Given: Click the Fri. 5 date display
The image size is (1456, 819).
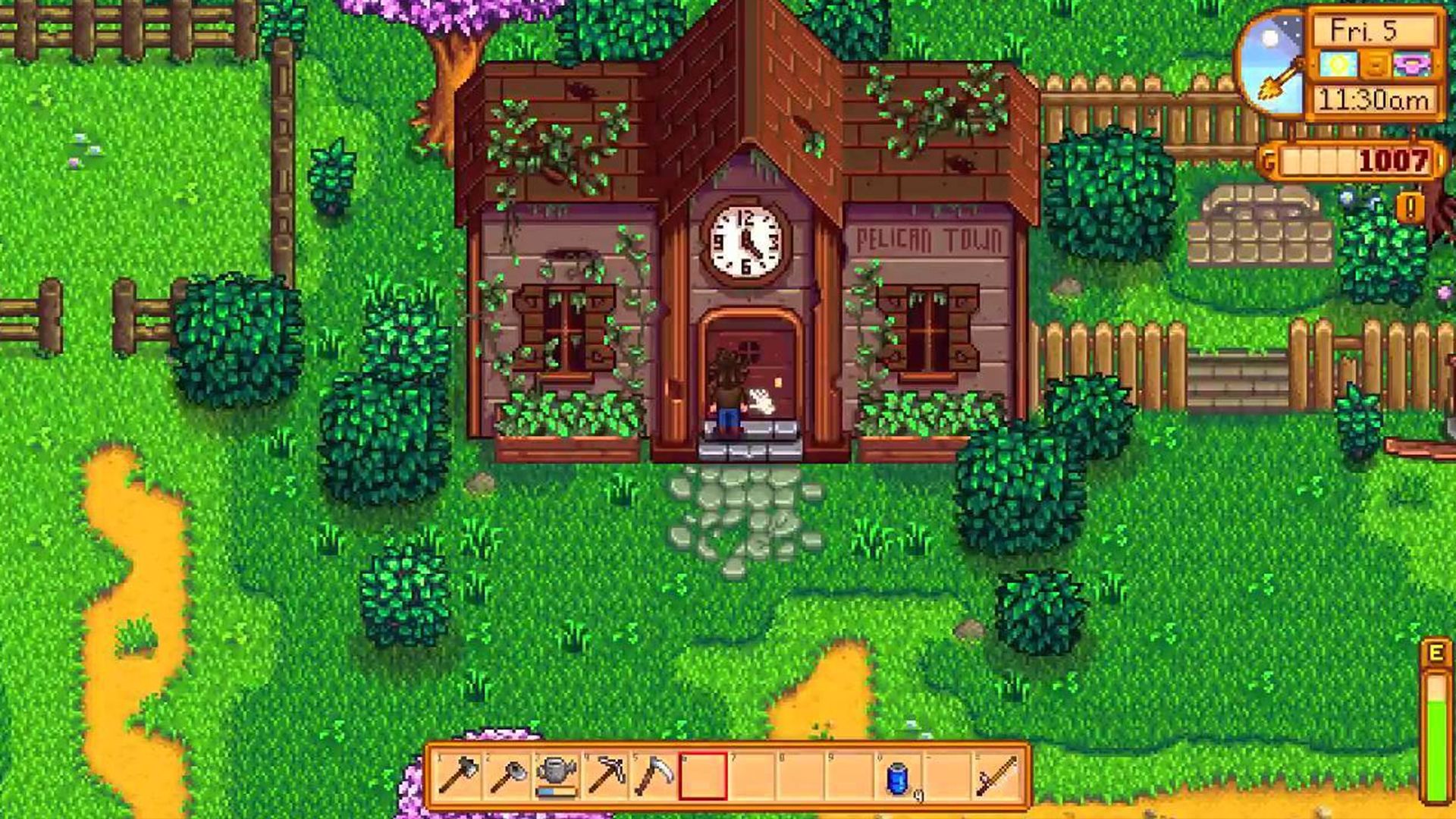Looking at the screenshot, I should point(1363,30).
